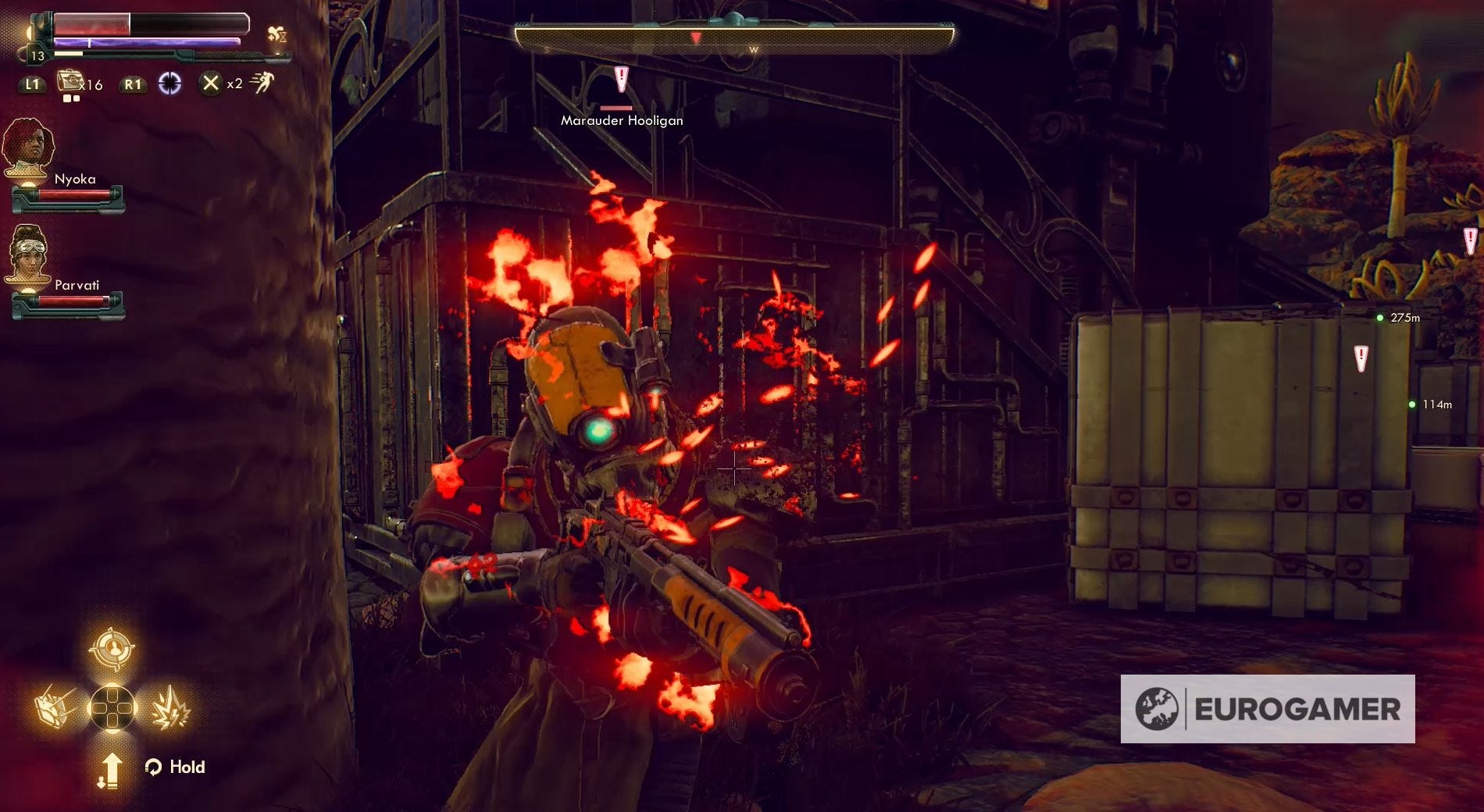The width and height of the screenshot is (1484, 812).
Task: Select the sprint figure icon near x2
Action: (x=265, y=83)
